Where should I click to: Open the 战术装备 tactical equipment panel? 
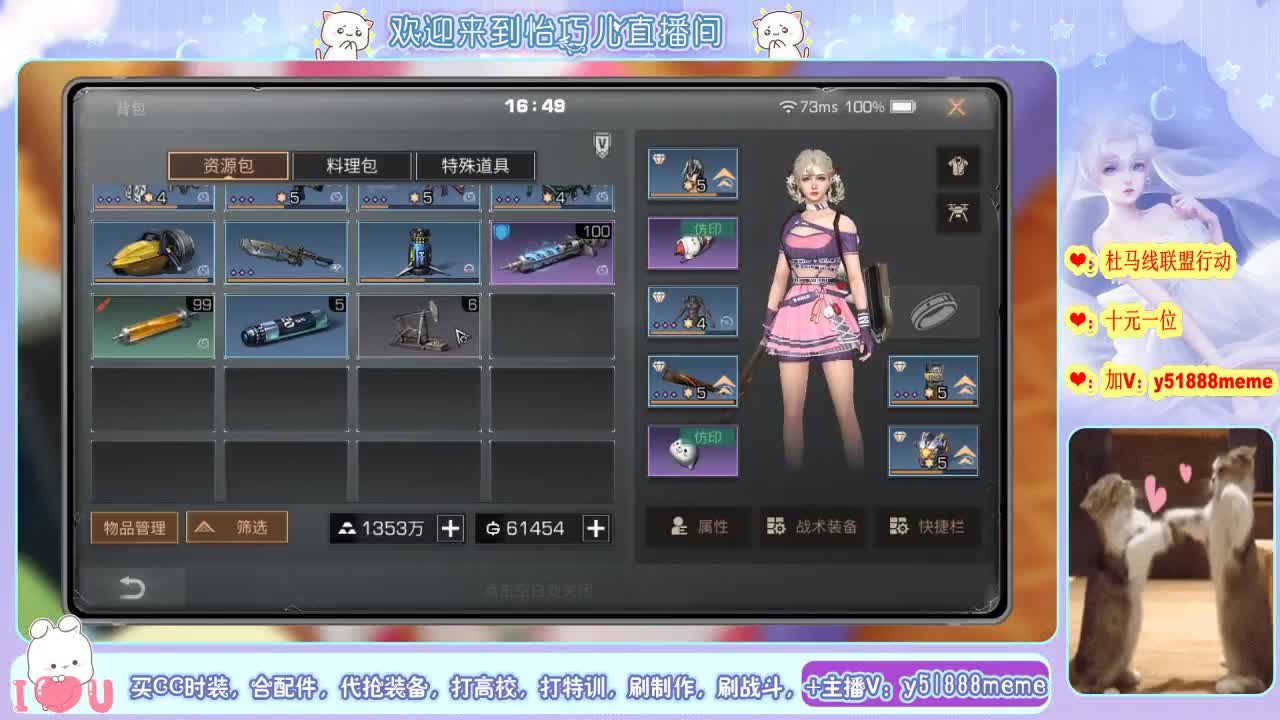812,528
